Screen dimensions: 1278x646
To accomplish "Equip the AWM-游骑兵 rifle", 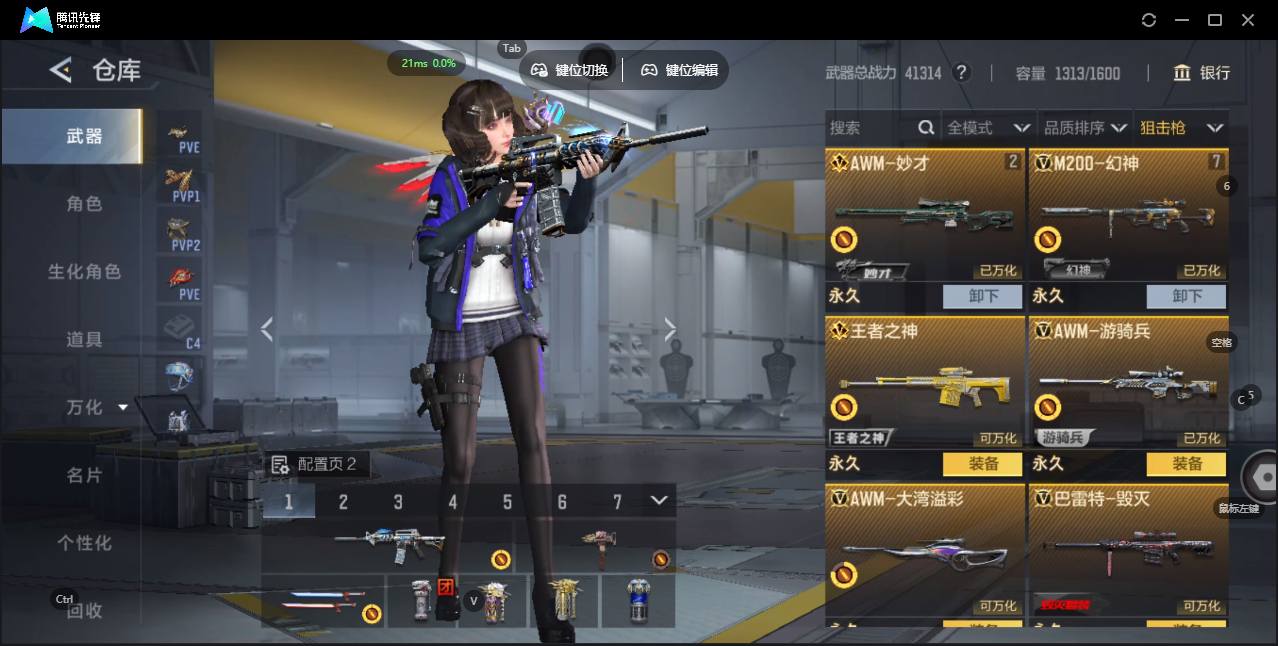I will click(x=1186, y=464).
